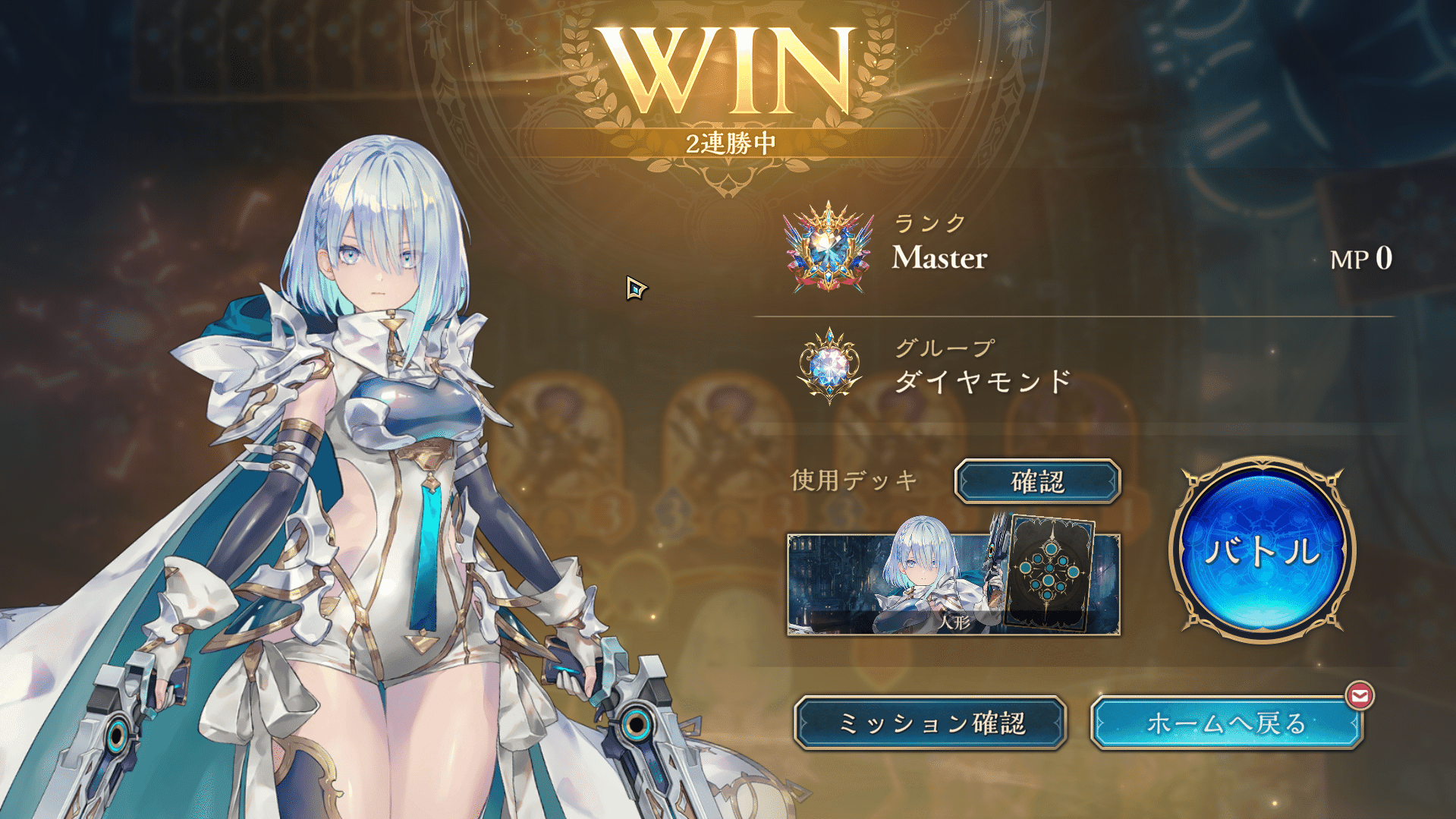Screen dimensions: 1456x819
Task: Click the golden WIN banner emblem
Action: [728, 68]
